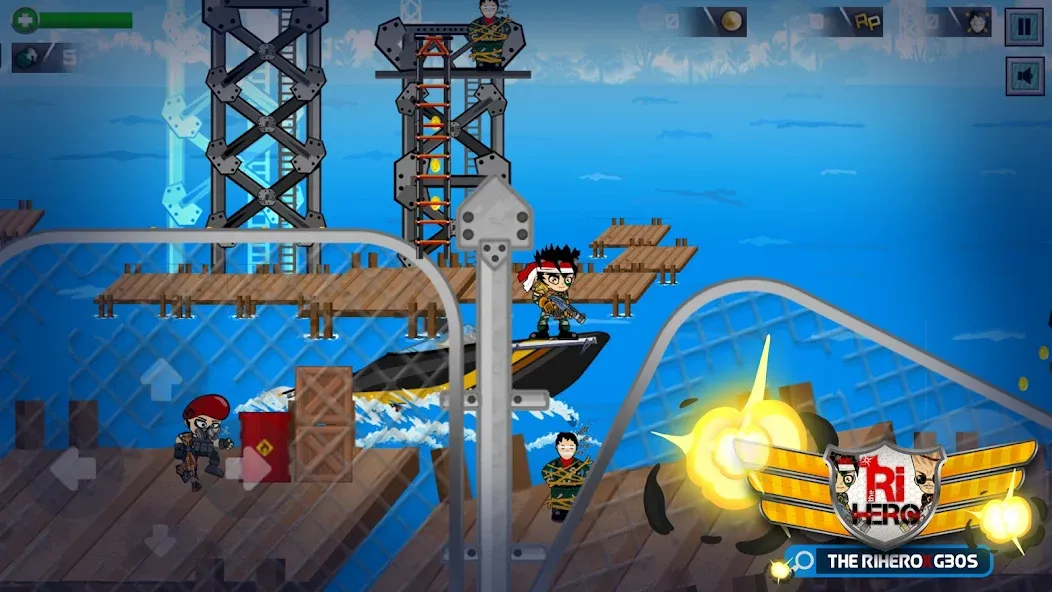Tap the down arrow movement control
The image size is (1052, 592).
click(x=160, y=539)
